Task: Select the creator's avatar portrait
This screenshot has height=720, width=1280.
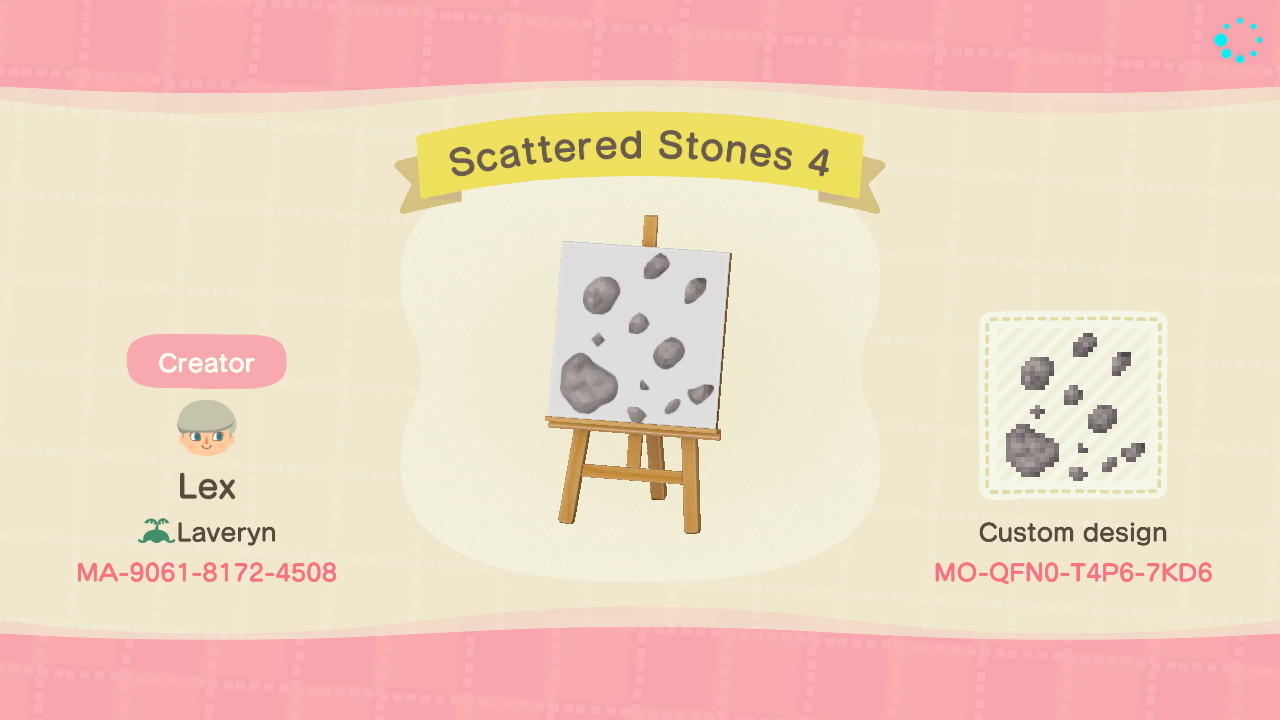Action: point(206,425)
